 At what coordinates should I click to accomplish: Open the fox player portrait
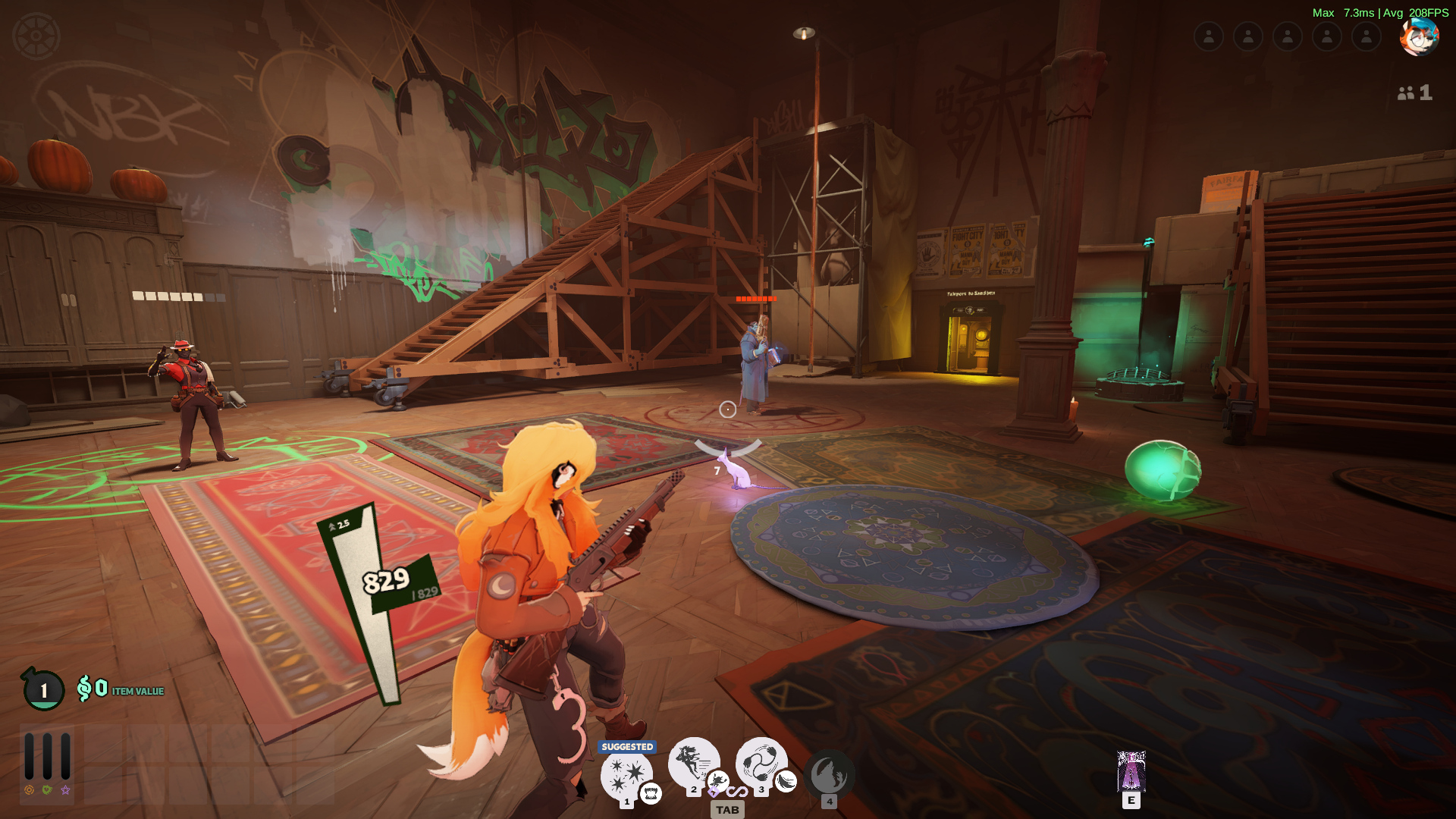click(1419, 36)
